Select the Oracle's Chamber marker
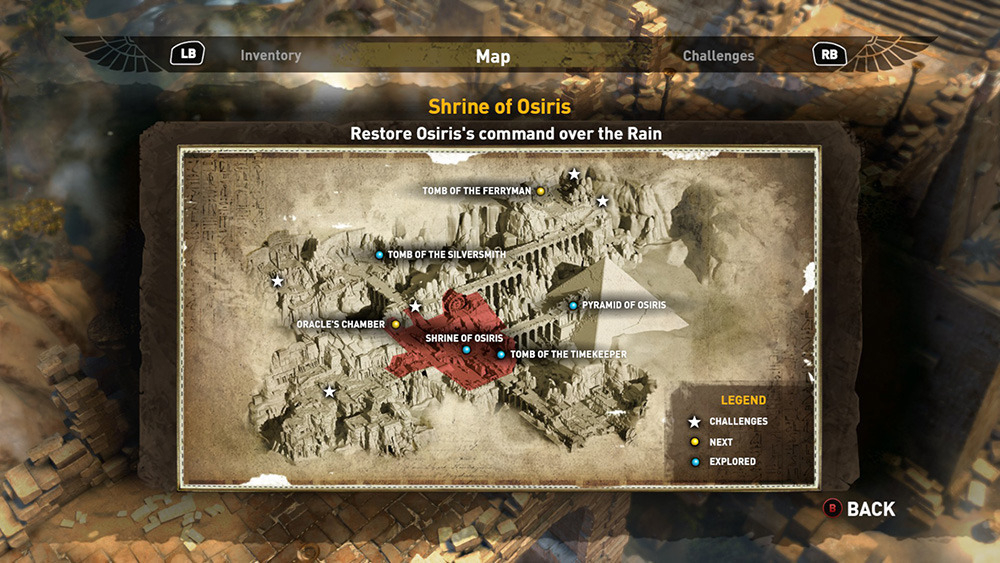1000x563 pixels. [x=396, y=324]
